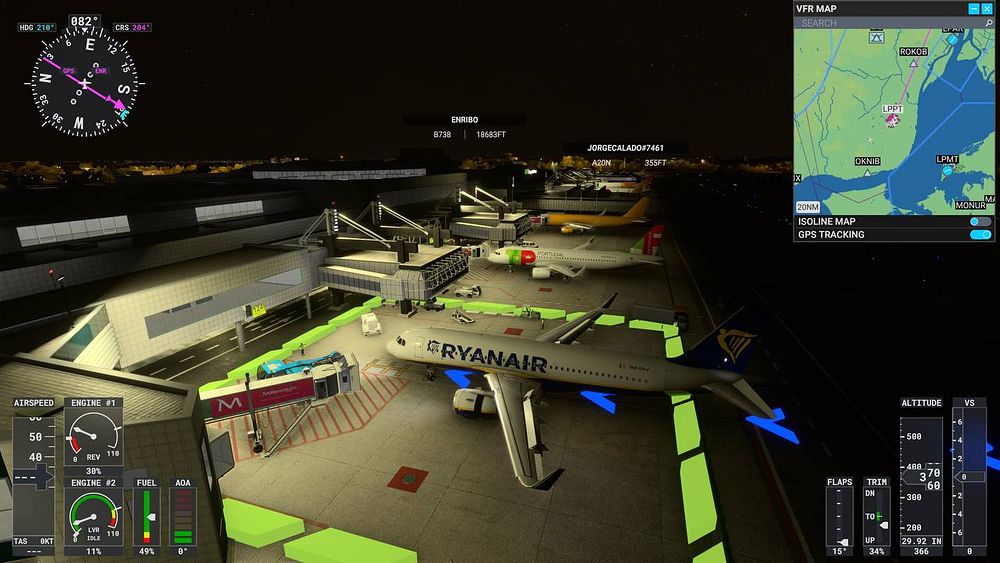This screenshot has width=1000, height=563.
Task: Minimize the VFR Map panel
Action: (x=974, y=9)
